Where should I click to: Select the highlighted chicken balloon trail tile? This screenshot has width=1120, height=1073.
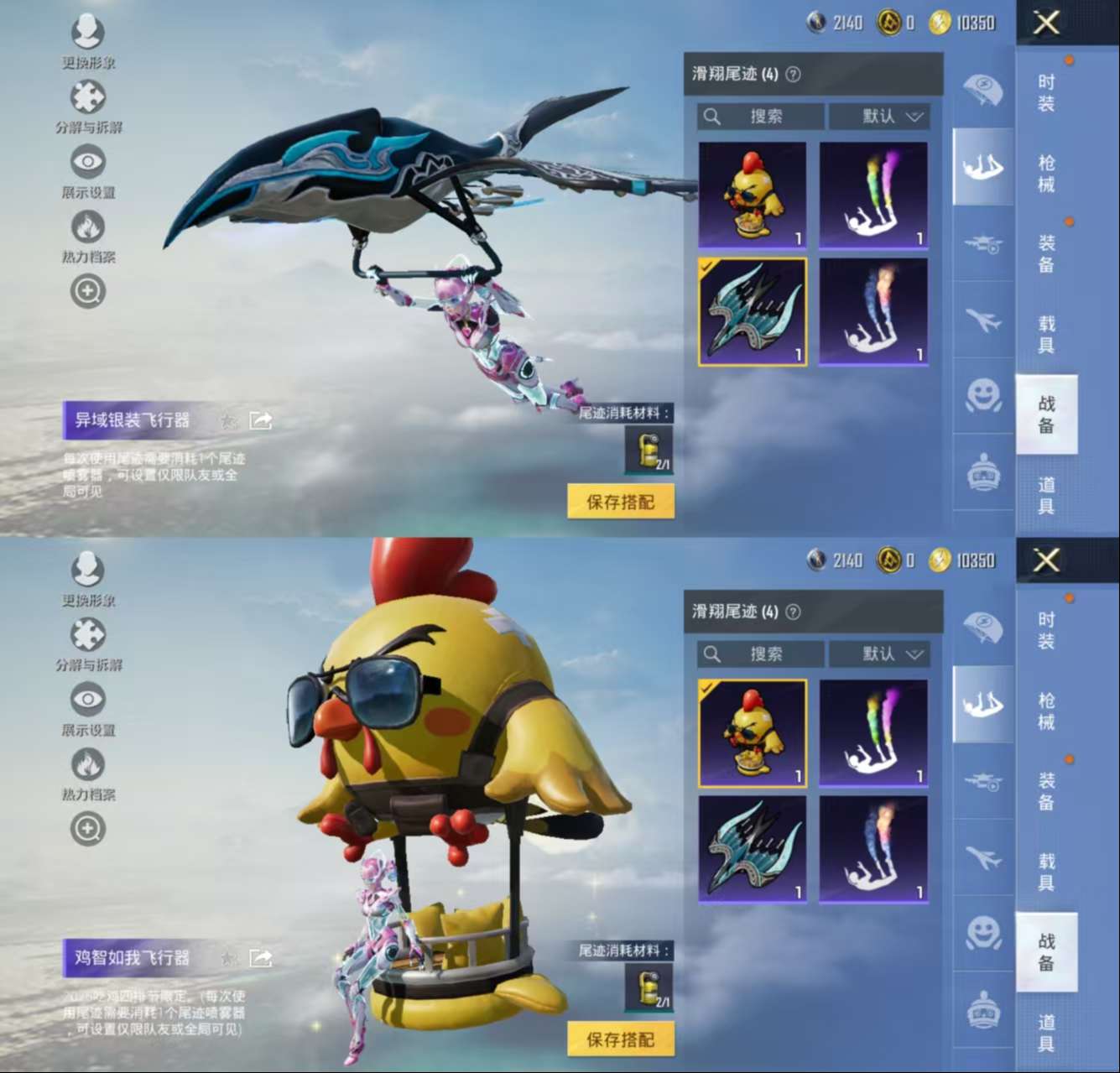(753, 733)
